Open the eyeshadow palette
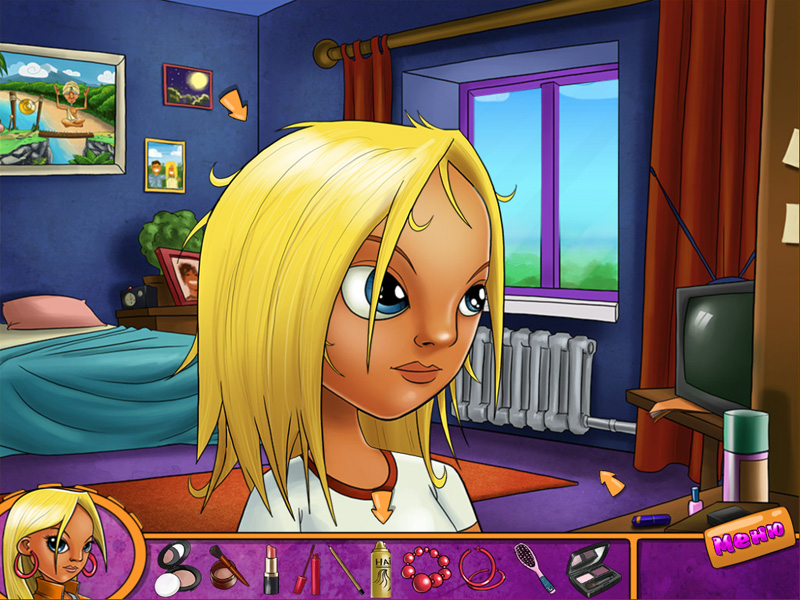800x600 pixels. pyautogui.click(x=587, y=568)
